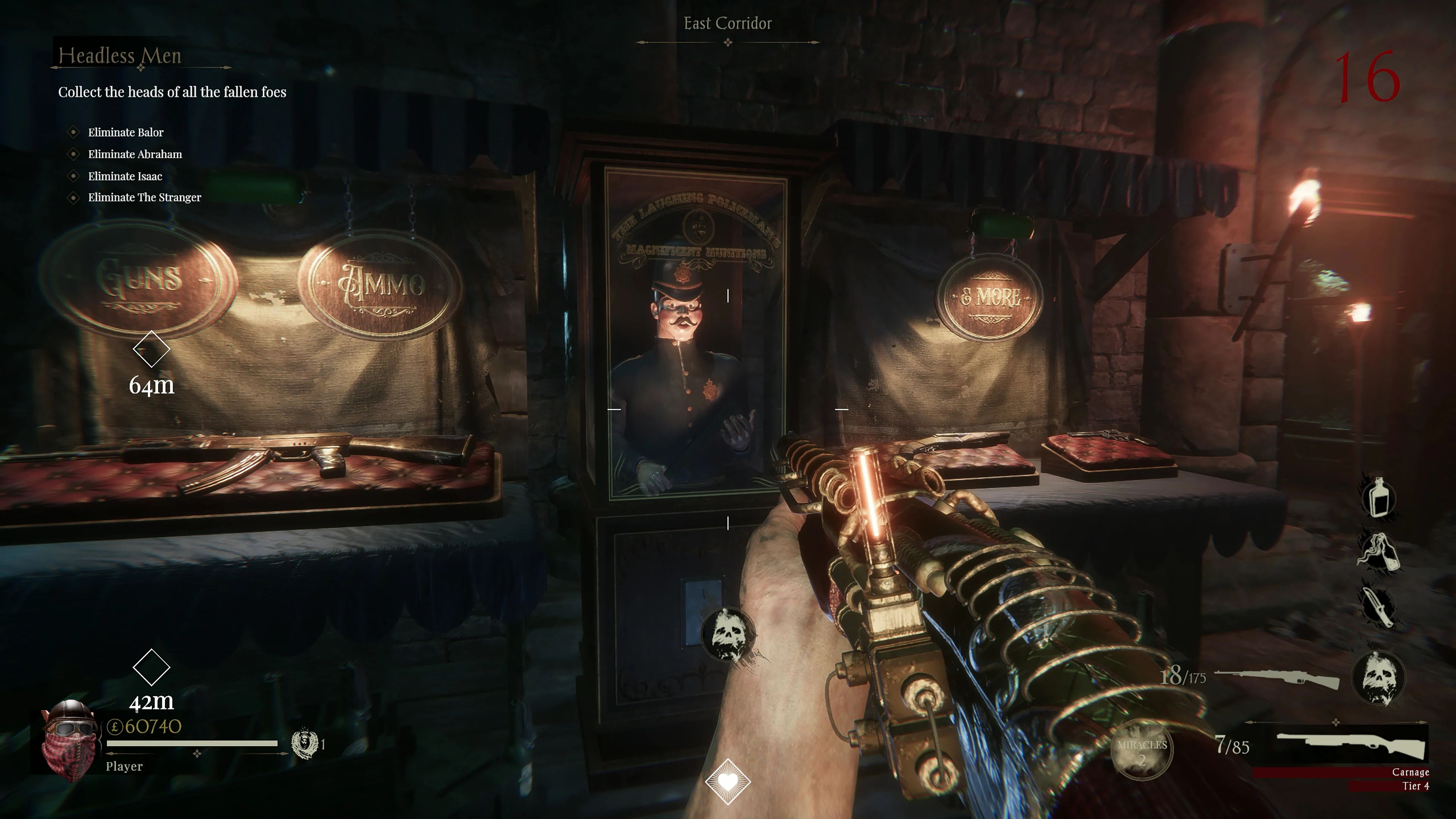Select the combat knife icon
Screen dimensions: 1456x819
click(x=1379, y=606)
